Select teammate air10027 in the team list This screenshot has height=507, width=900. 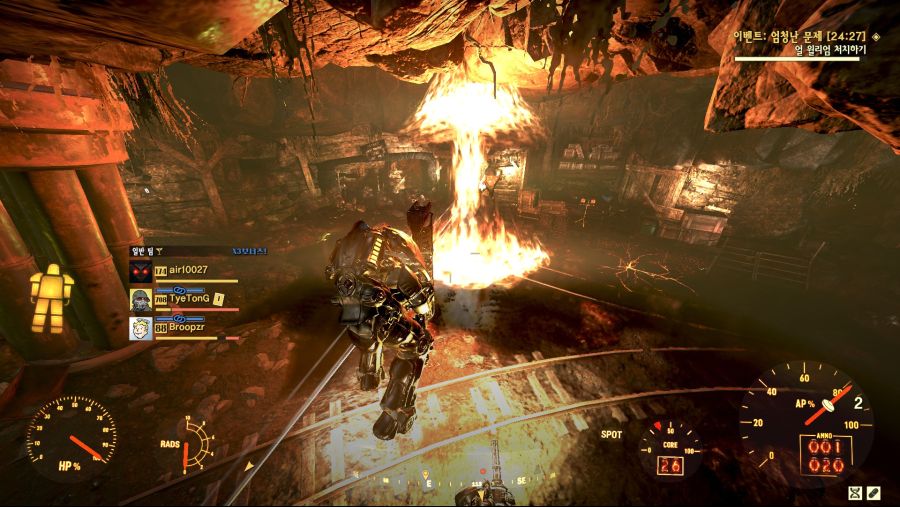[189, 270]
